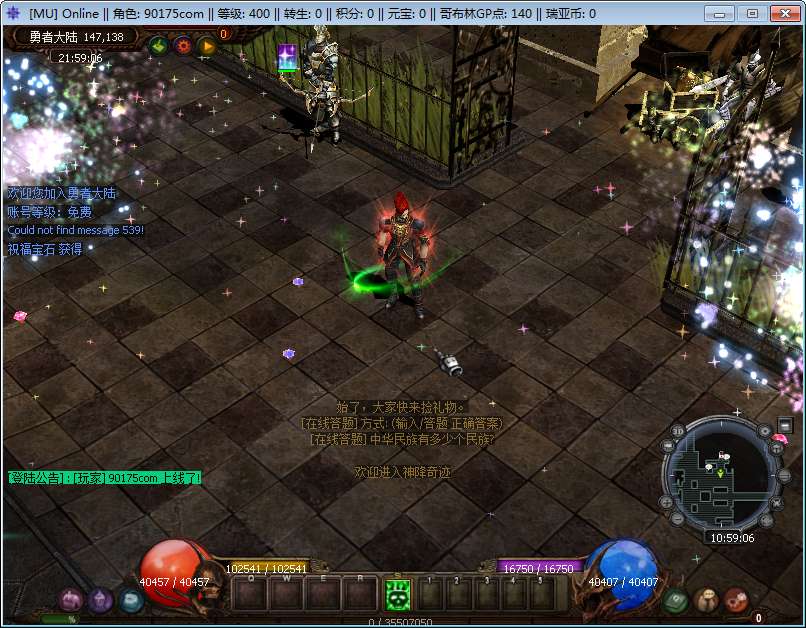Click the red round icon at bottom right
The image size is (806, 628).
(737, 600)
